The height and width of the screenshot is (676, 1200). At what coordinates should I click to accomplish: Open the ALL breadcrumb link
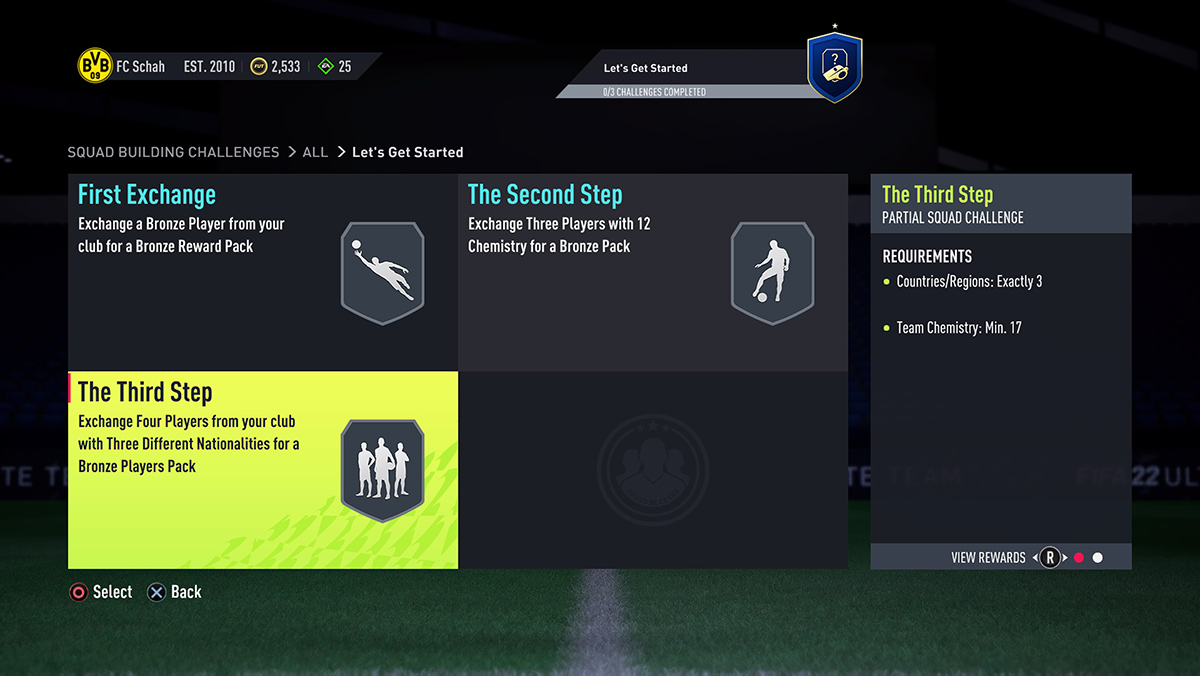pyautogui.click(x=315, y=152)
